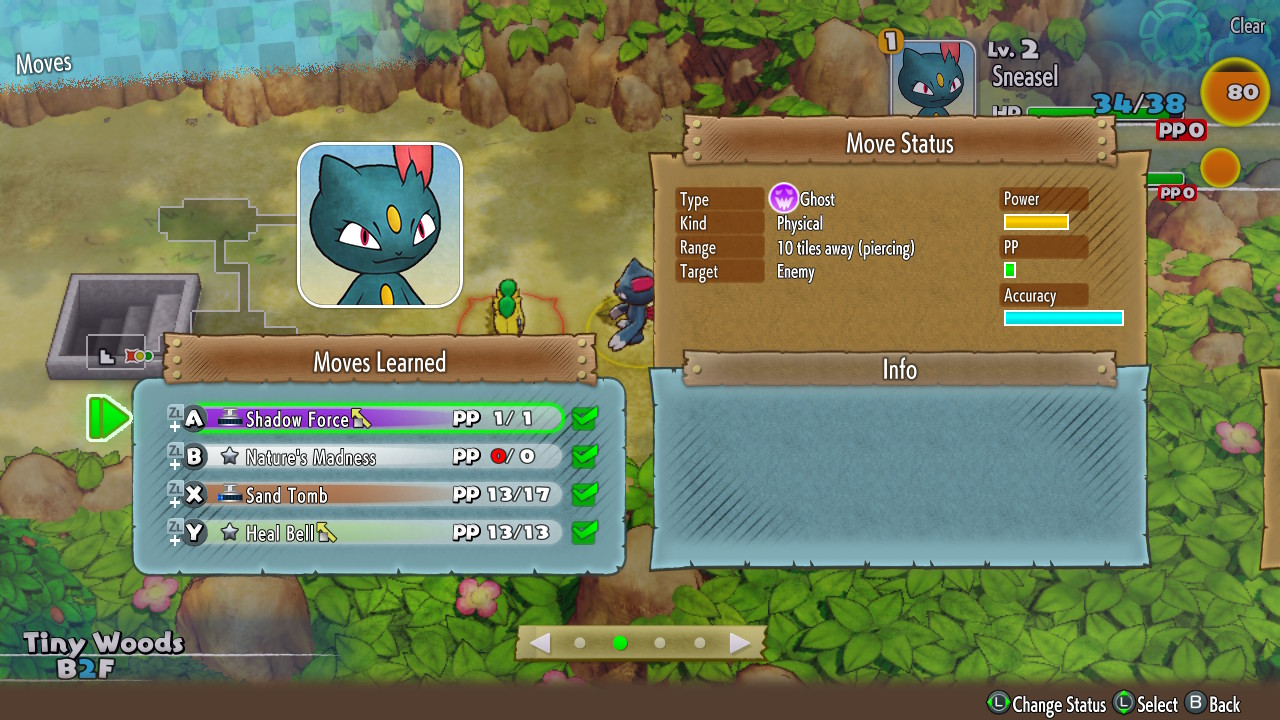The height and width of the screenshot is (720, 1280).
Task: Select the Shadow Force move
Action: [x=380, y=419]
